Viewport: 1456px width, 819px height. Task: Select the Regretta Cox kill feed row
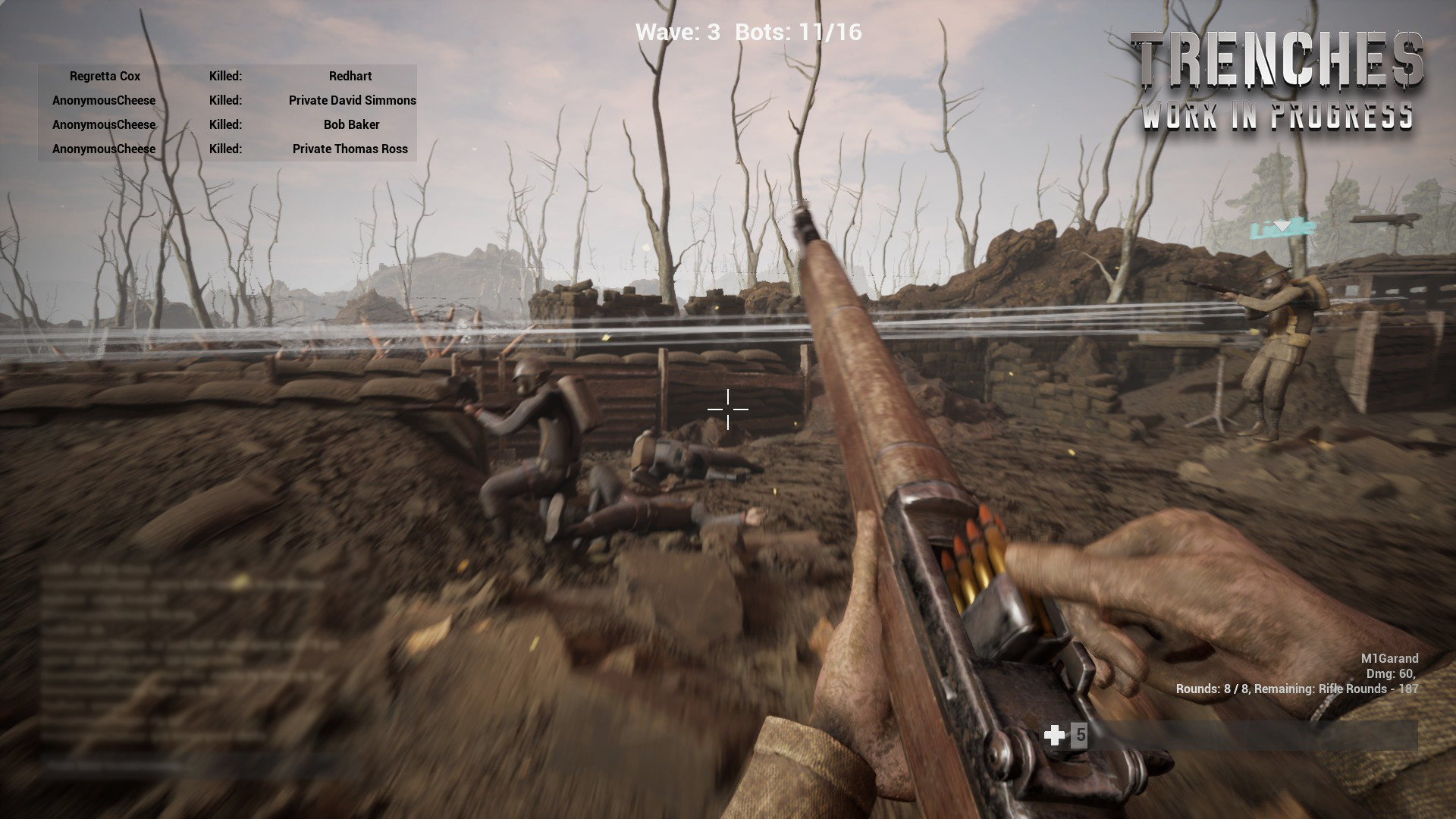(x=227, y=76)
